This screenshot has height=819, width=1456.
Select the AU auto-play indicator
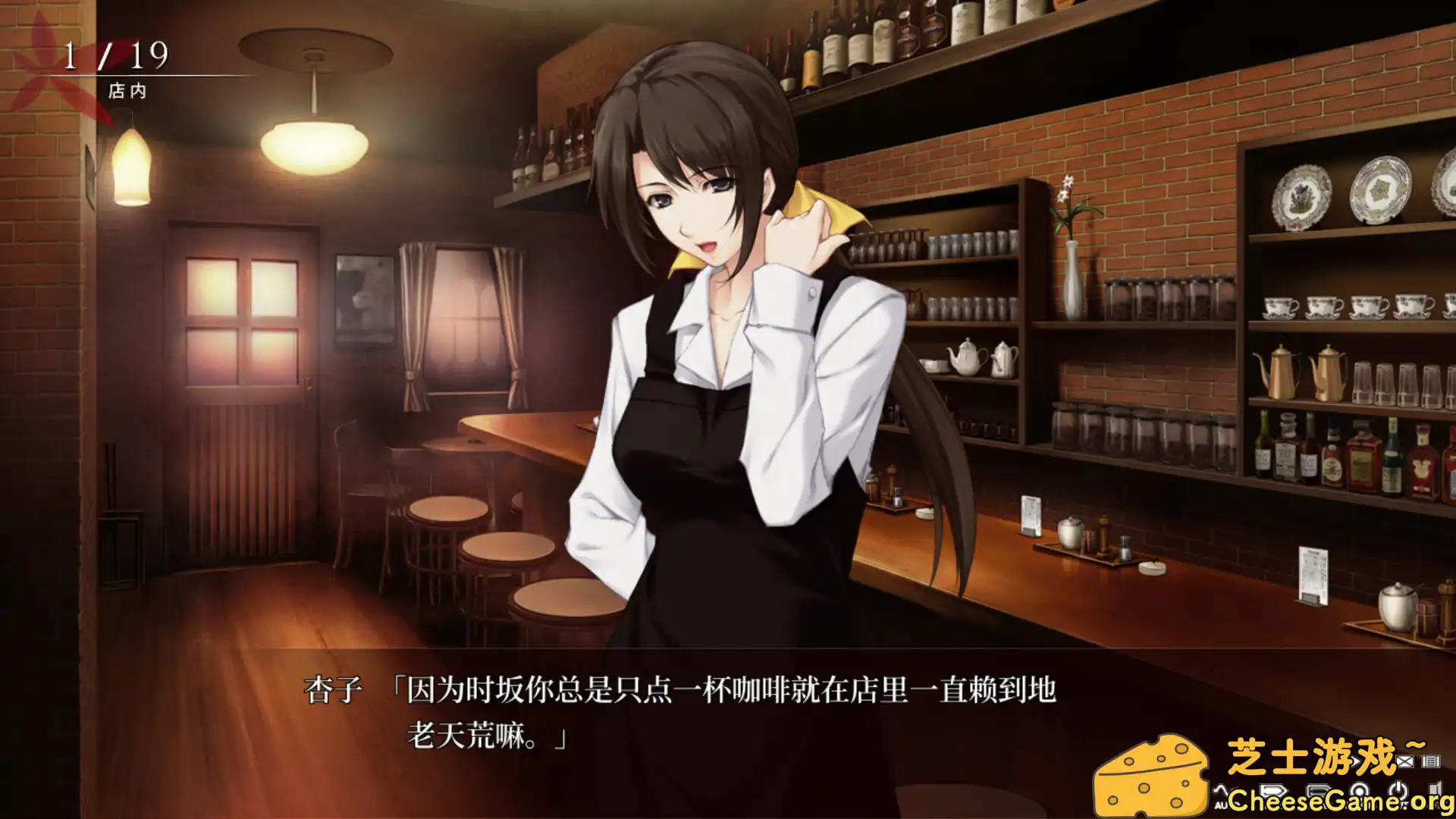coord(1221,804)
